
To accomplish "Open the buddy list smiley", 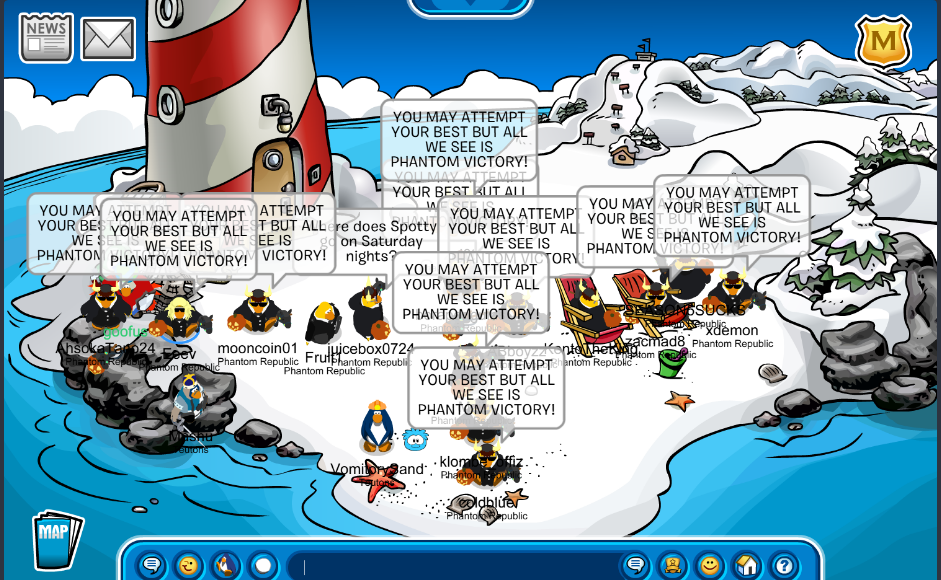I will (x=710, y=566).
